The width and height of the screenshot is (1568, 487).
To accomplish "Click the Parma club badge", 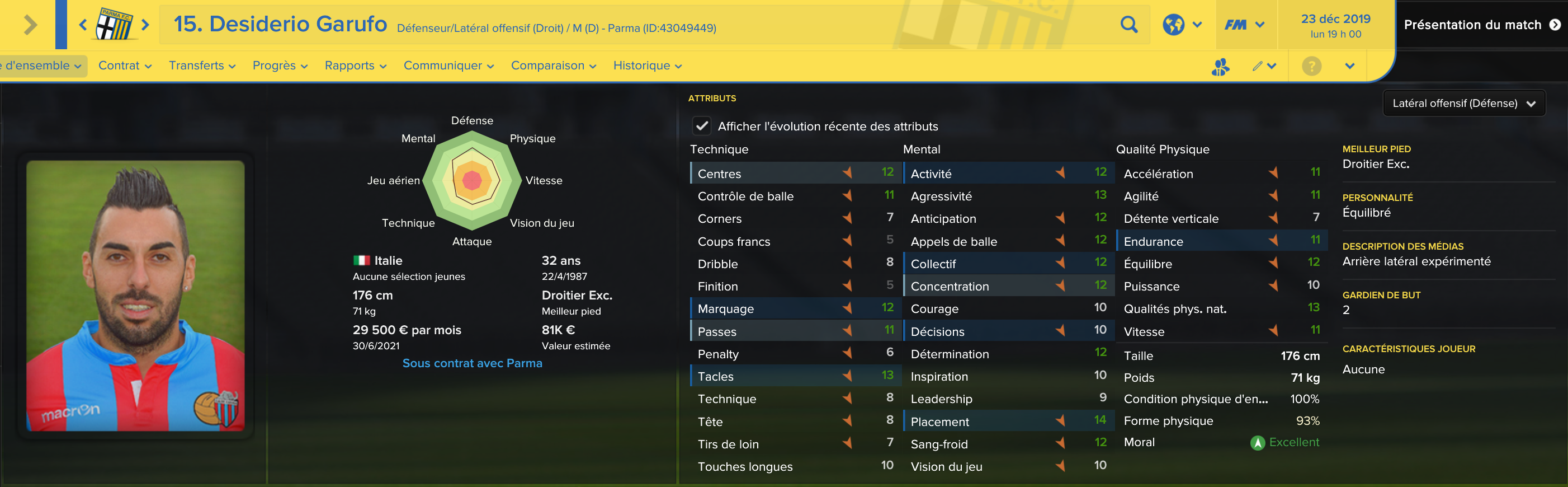I will pos(115,25).
